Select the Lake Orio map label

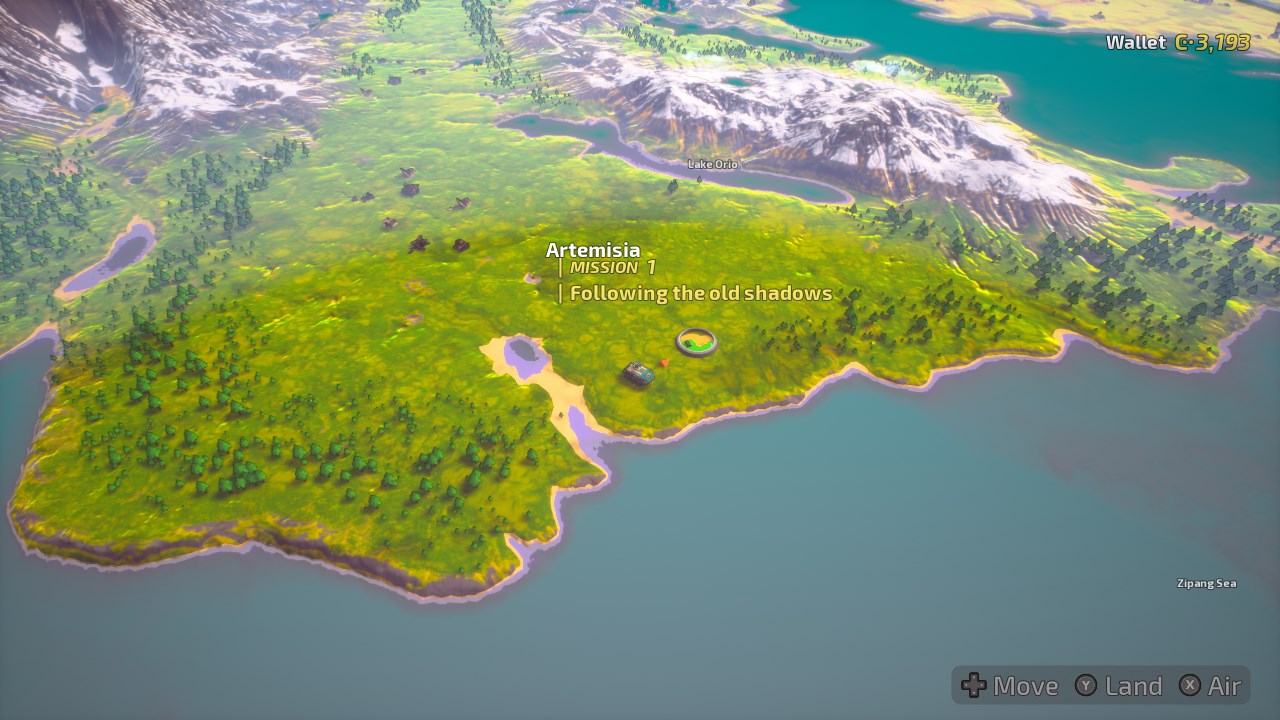click(x=712, y=164)
